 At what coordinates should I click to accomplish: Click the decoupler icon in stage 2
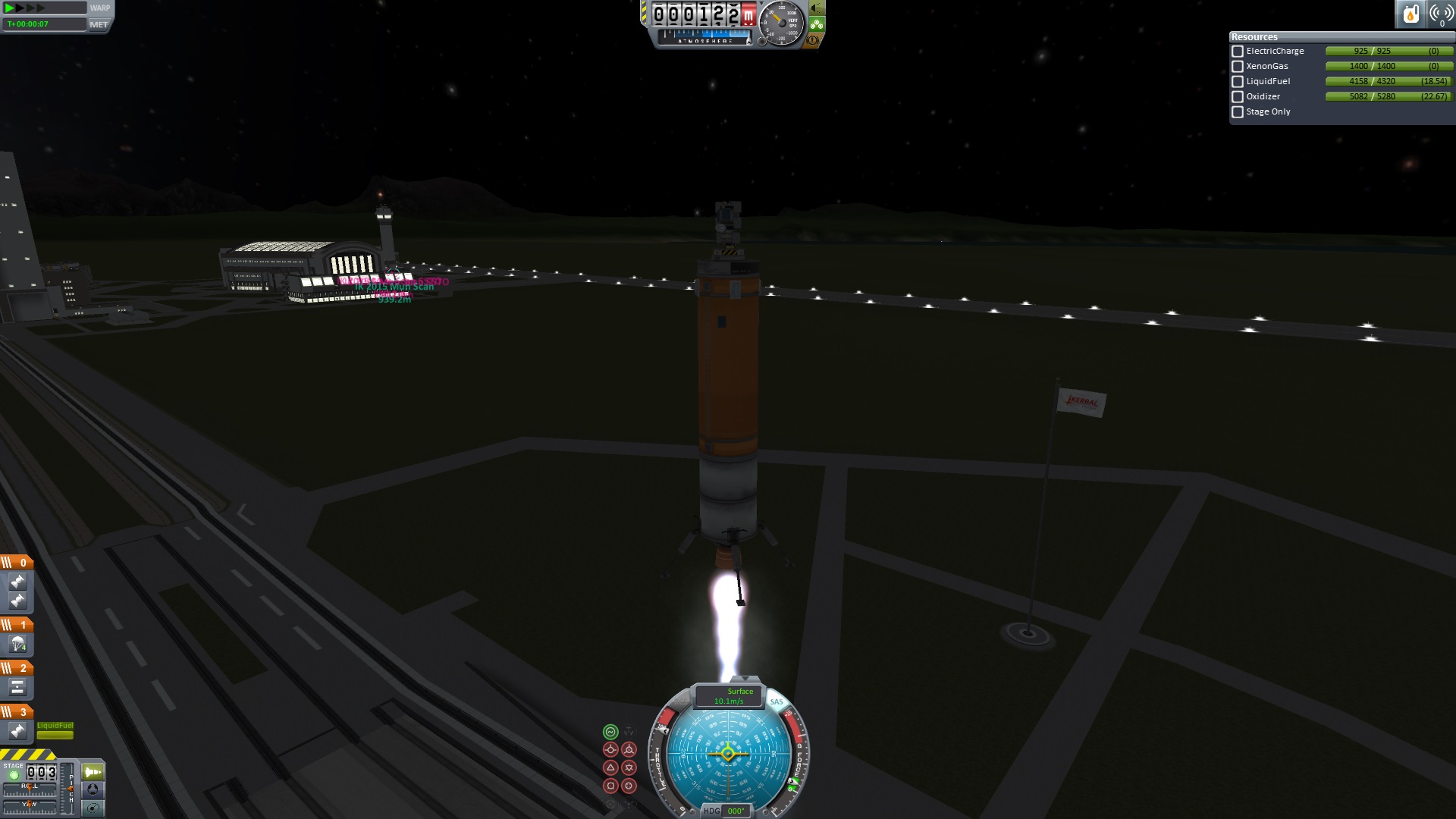[x=17, y=688]
